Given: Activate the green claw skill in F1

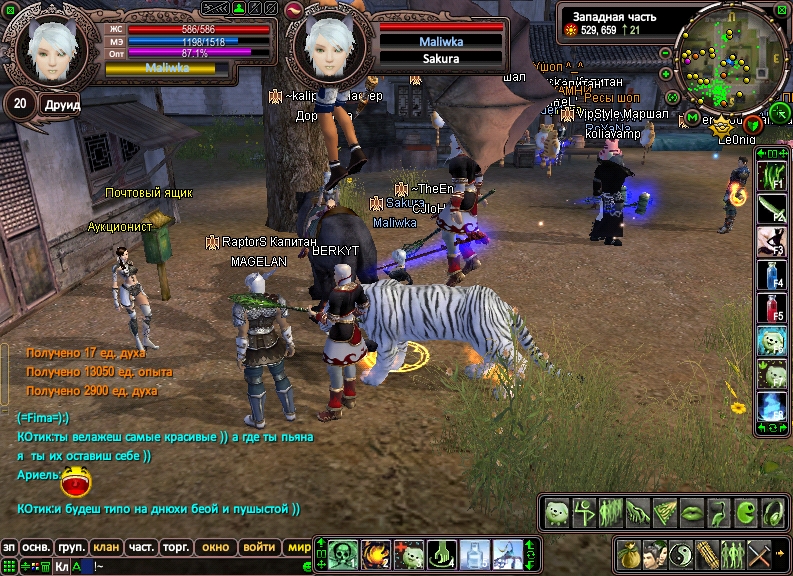Looking at the screenshot, I should (770, 177).
